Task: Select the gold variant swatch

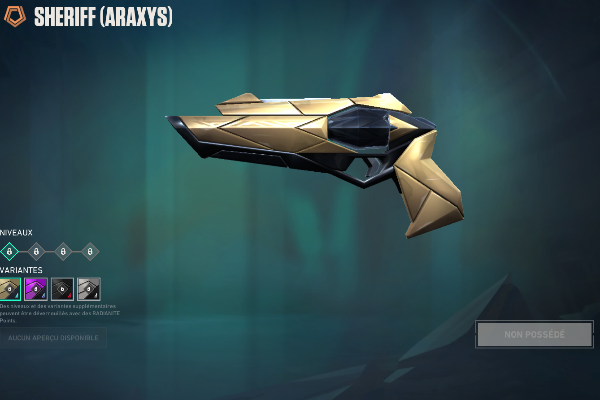Action: point(10,289)
